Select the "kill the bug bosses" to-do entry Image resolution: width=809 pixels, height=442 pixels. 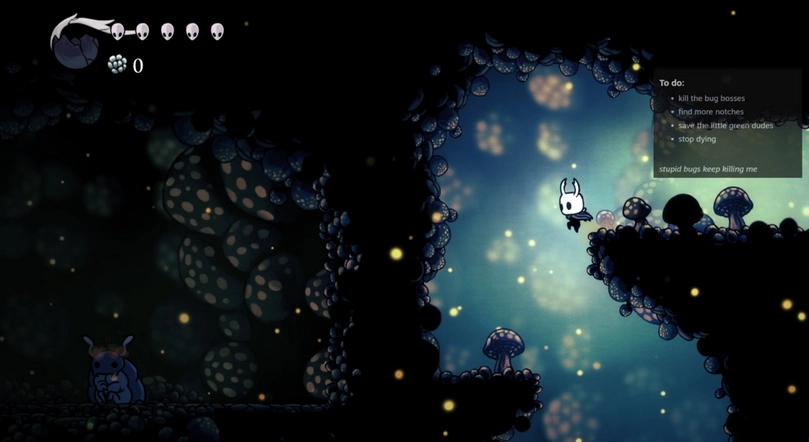tap(711, 98)
